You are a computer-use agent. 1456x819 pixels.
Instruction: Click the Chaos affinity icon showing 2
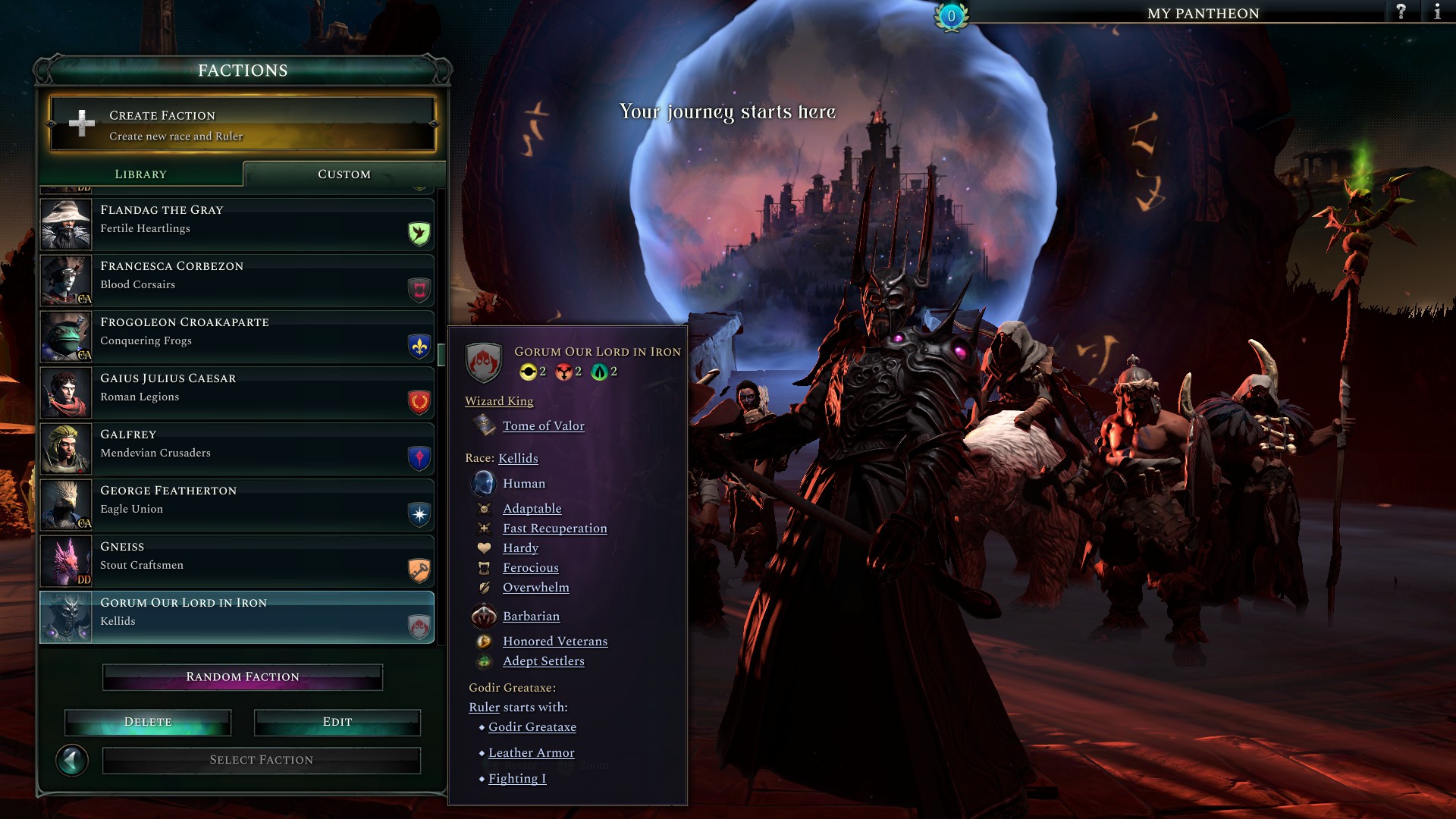tap(564, 372)
